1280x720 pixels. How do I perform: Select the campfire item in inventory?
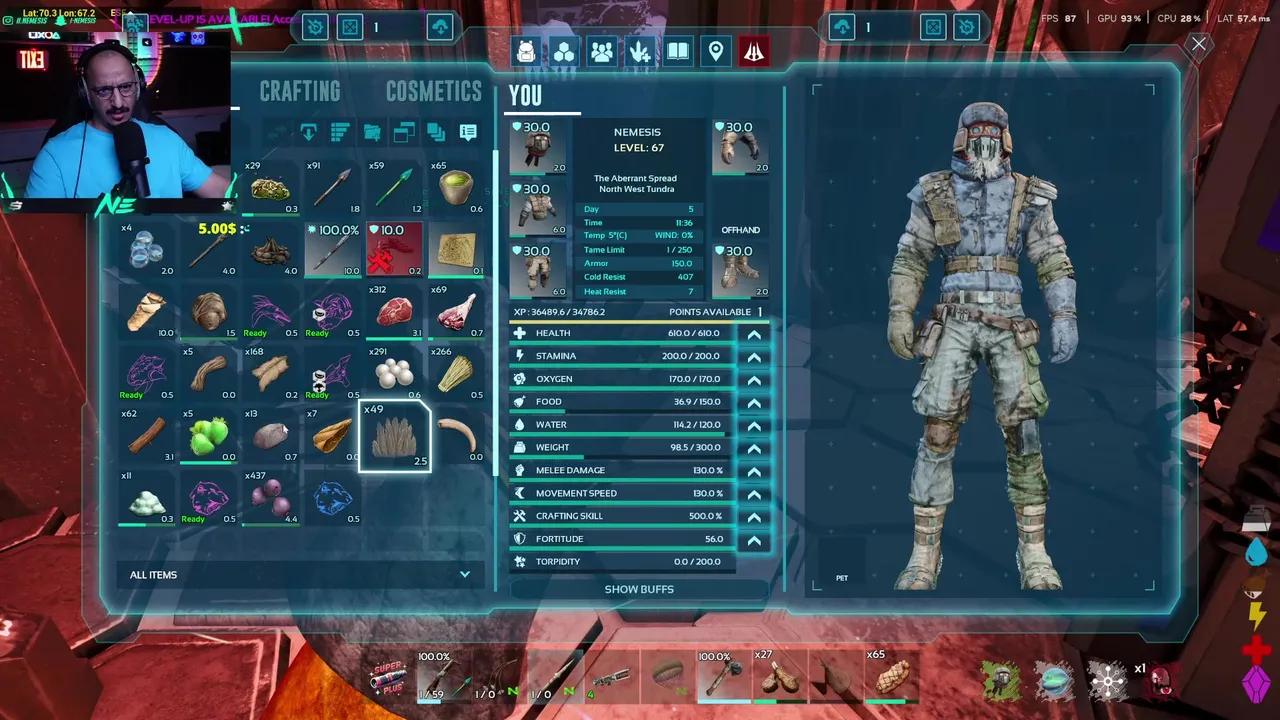pyautogui.click(x=270, y=249)
